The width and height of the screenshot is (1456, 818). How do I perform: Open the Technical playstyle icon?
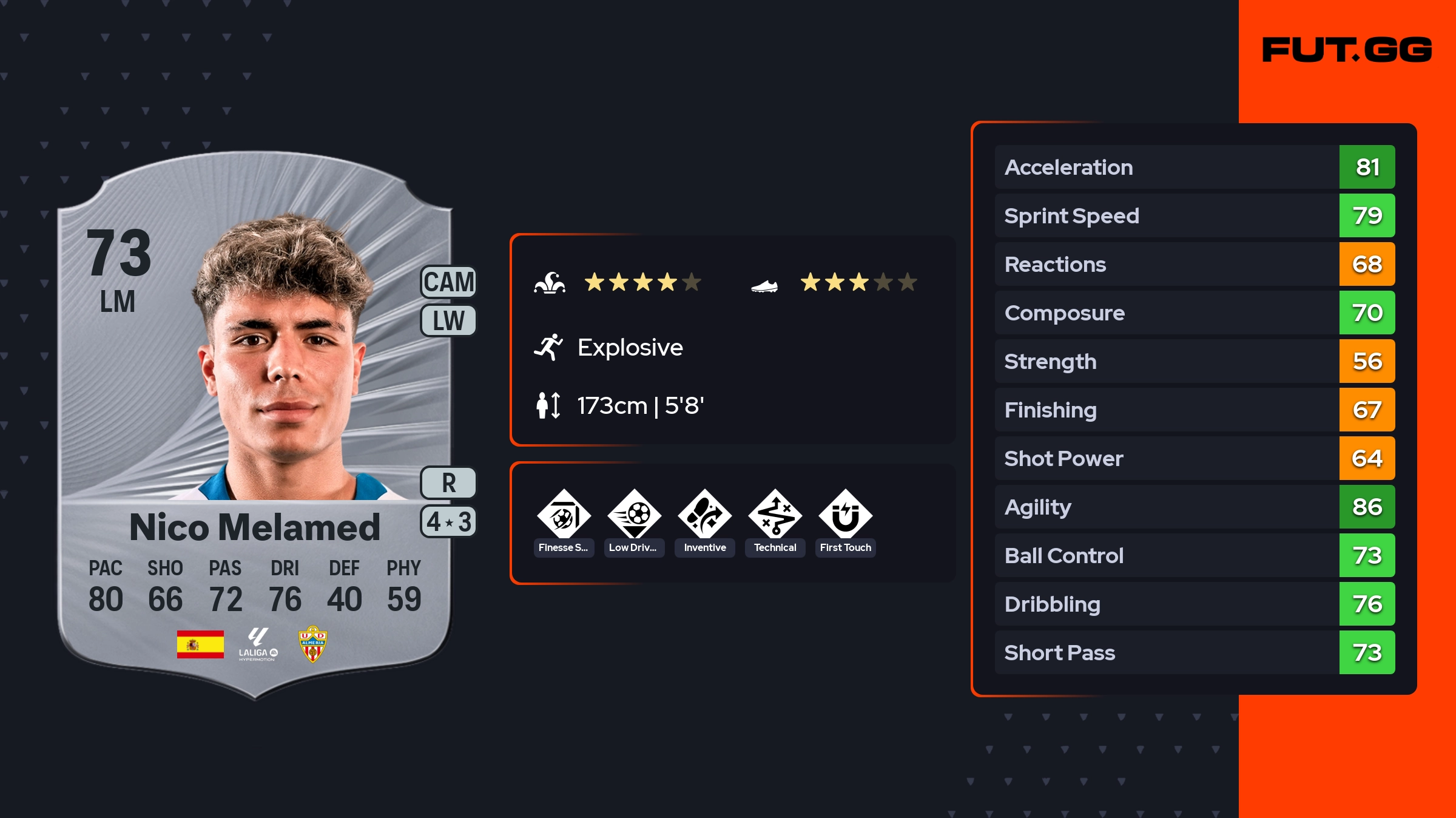tap(775, 516)
